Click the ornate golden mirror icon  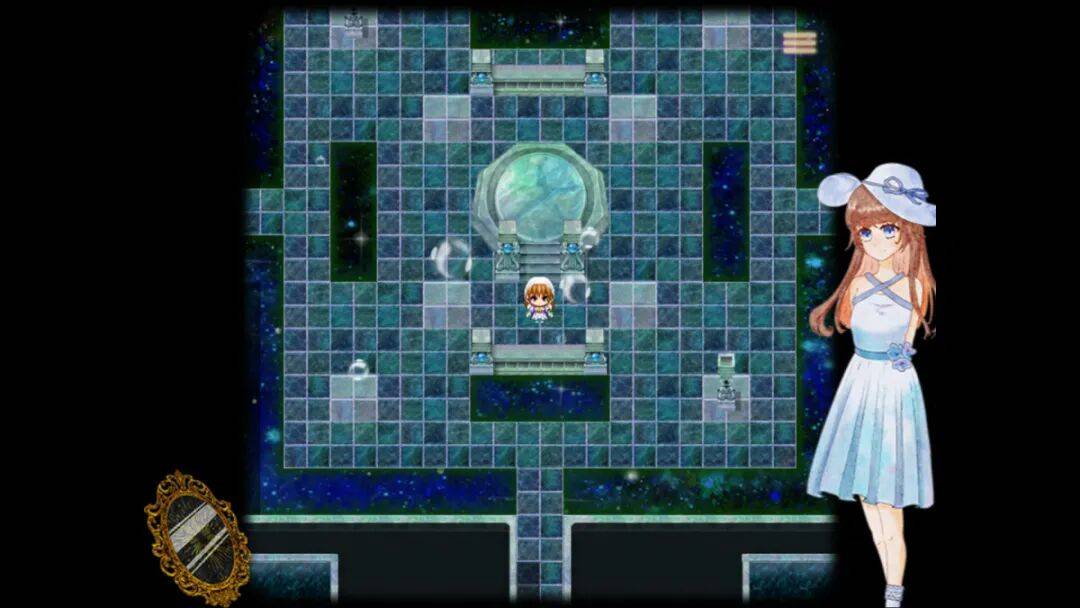click(x=197, y=537)
